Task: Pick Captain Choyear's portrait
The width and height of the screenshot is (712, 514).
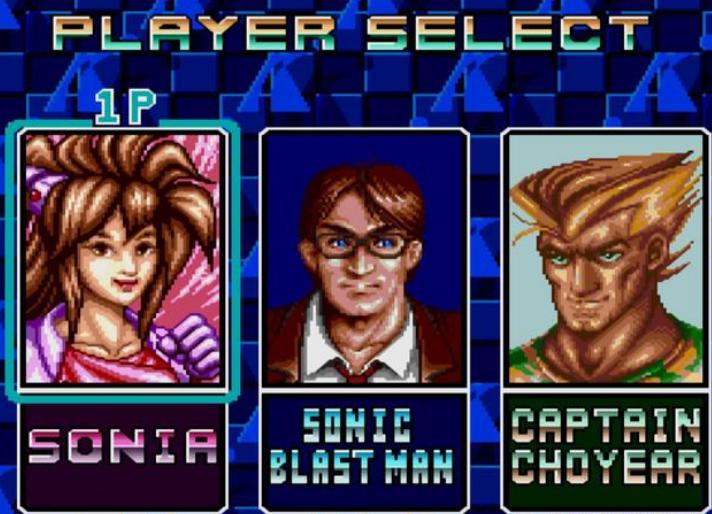Action: click(603, 258)
